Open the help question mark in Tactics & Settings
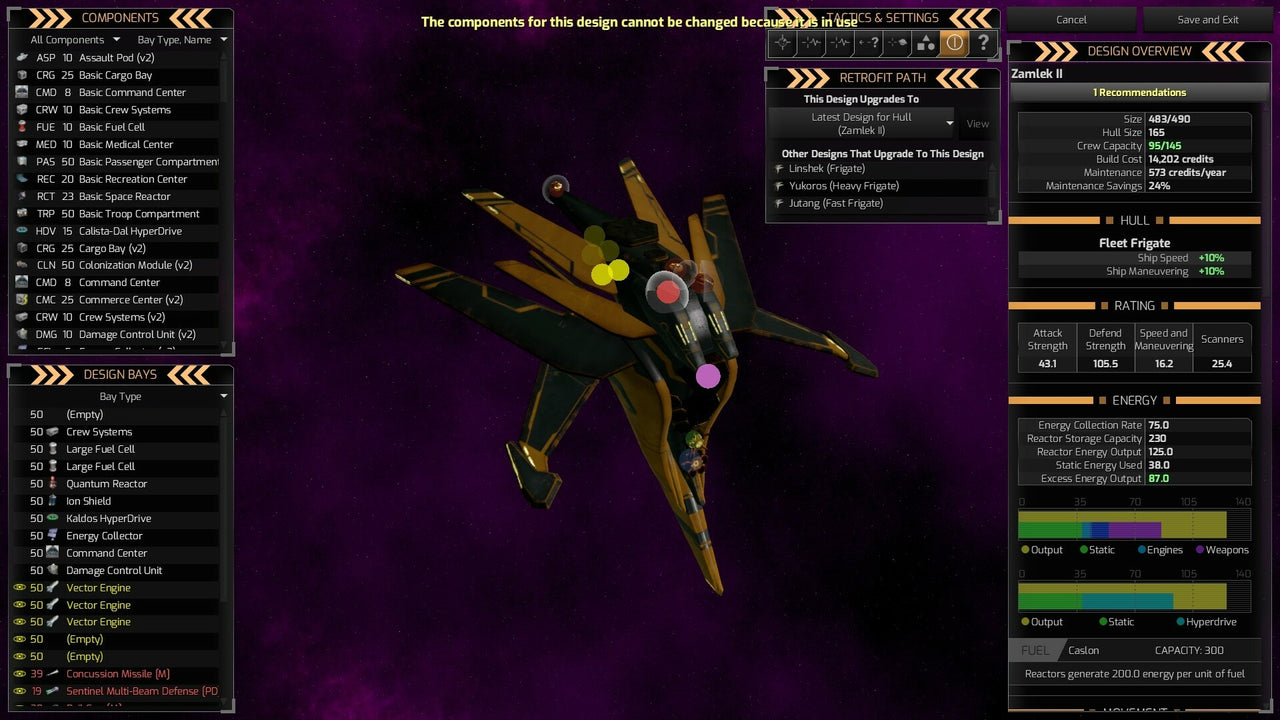This screenshot has height=720, width=1280. (x=984, y=42)
